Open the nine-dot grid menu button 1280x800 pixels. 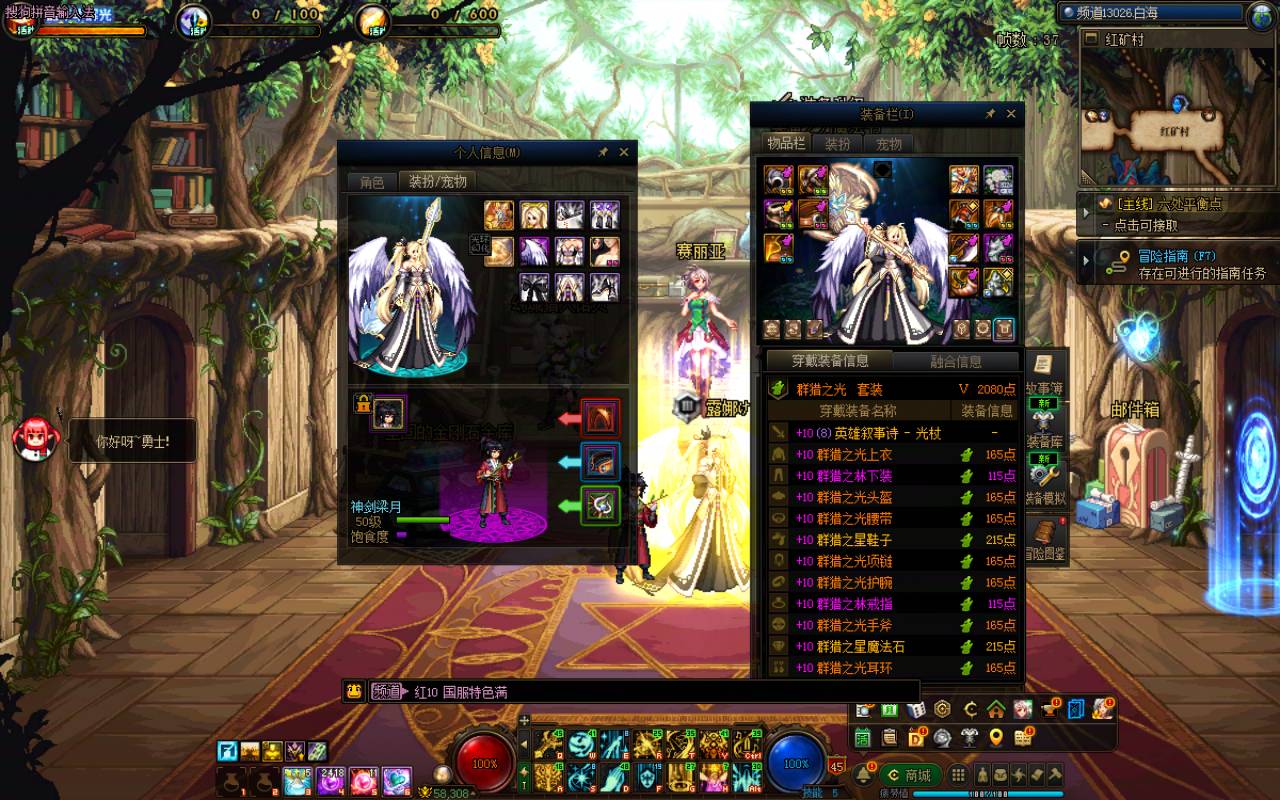click(957, 775)
